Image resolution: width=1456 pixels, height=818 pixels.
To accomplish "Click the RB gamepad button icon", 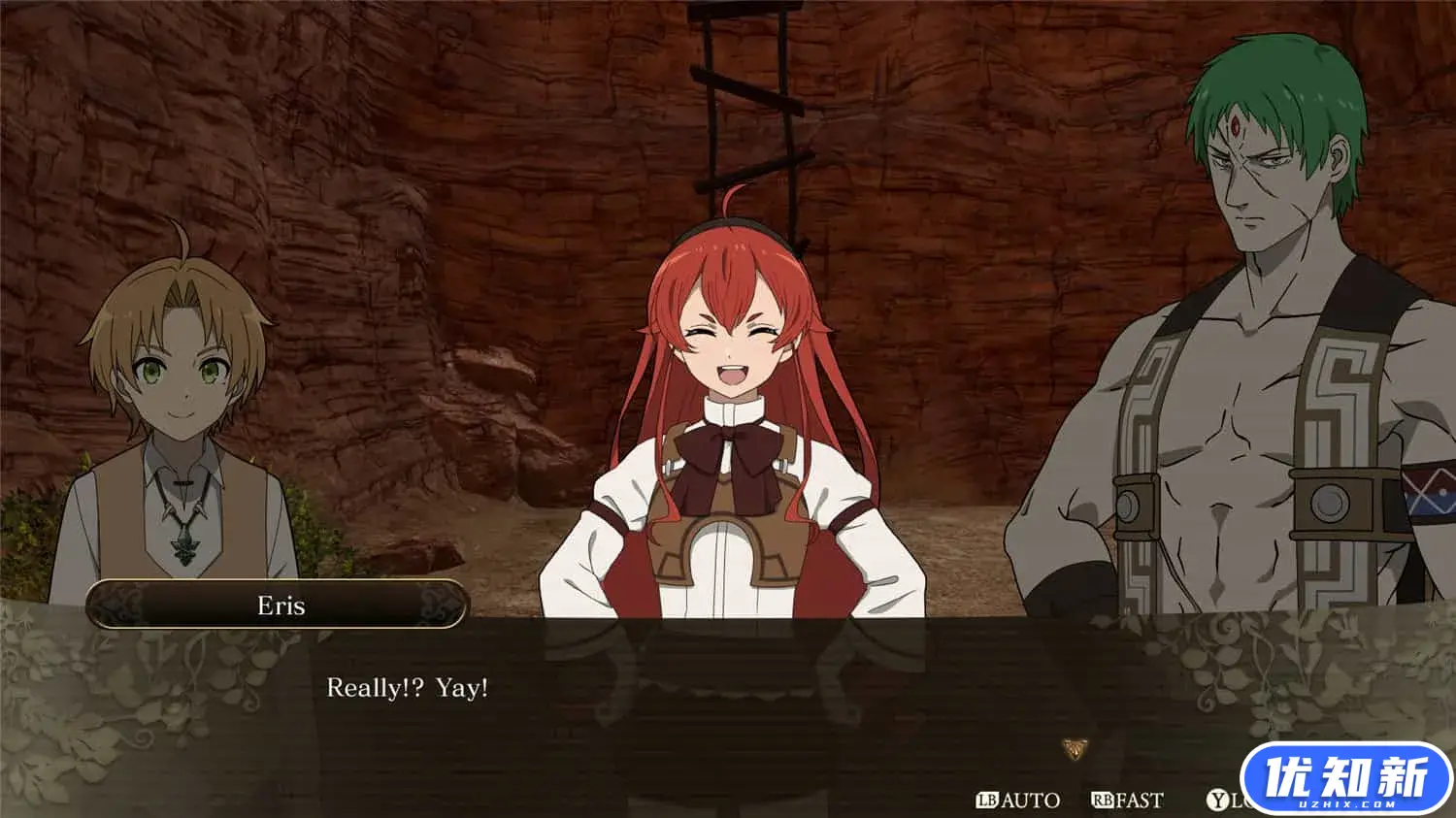I will click(1103, 799).
